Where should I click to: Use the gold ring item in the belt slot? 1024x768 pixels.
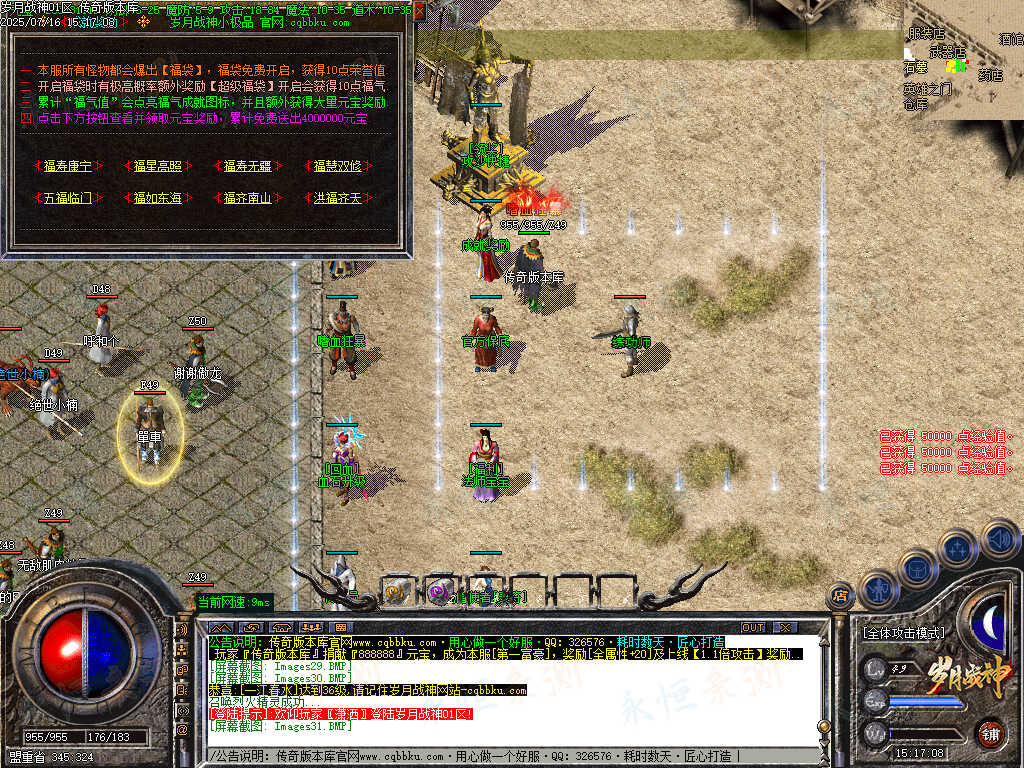pos(396,592)
